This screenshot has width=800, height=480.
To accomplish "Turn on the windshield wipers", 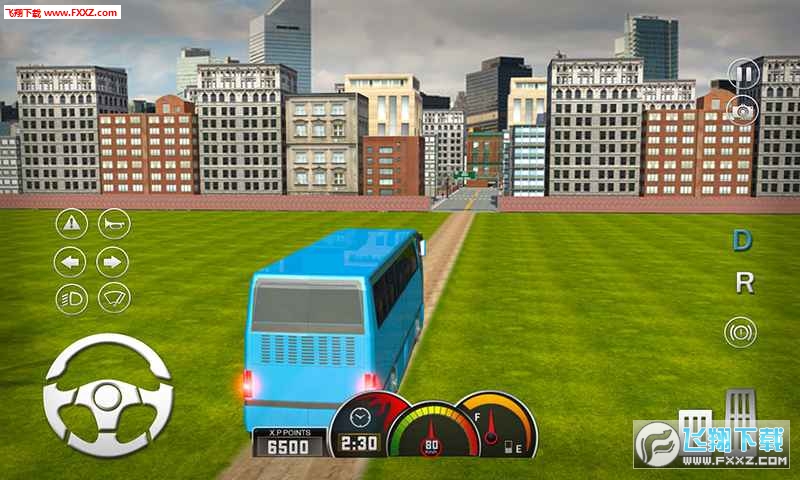I will 114,298.
